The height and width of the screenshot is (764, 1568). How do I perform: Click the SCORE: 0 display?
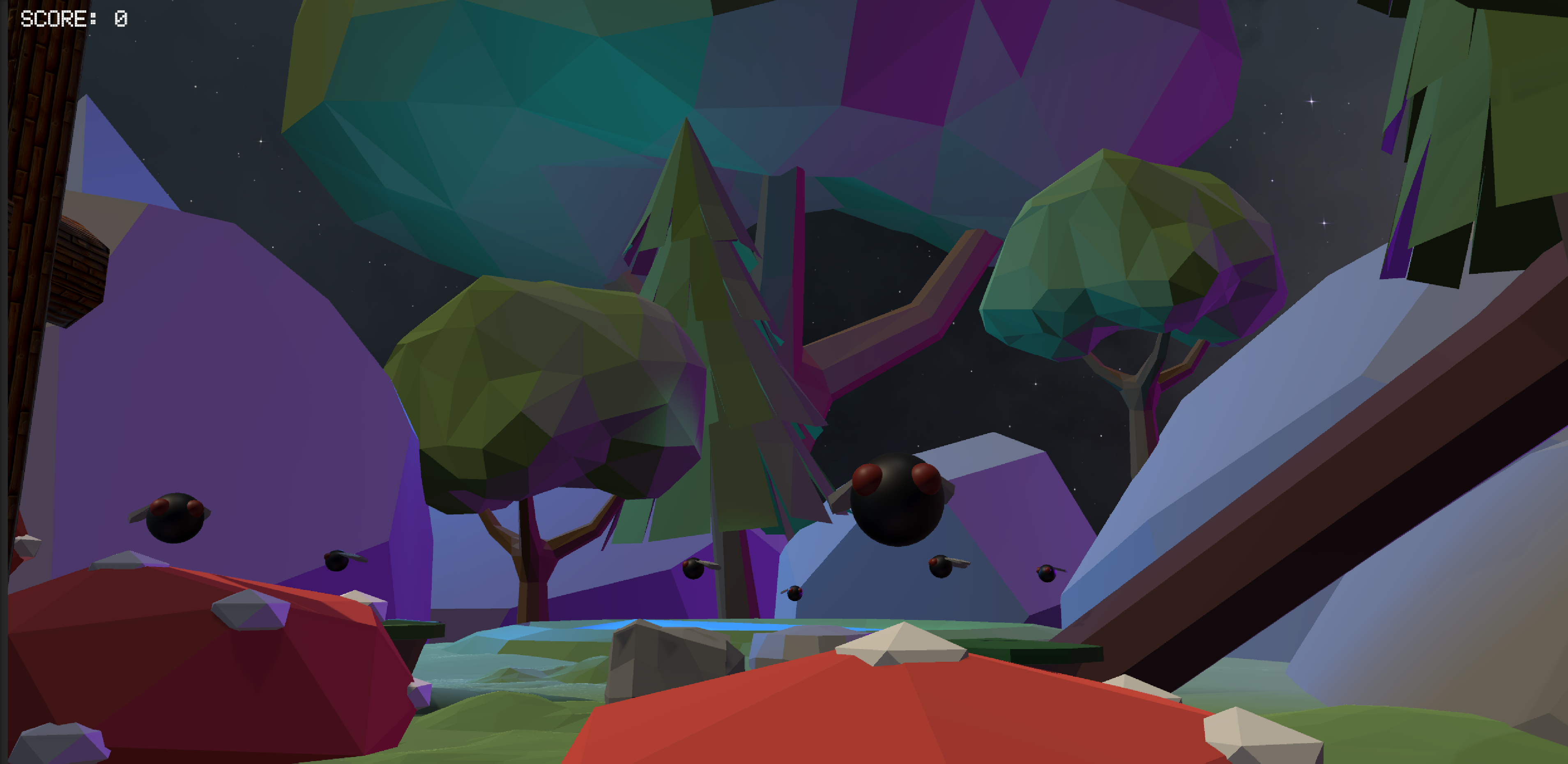tap(73, 18)
